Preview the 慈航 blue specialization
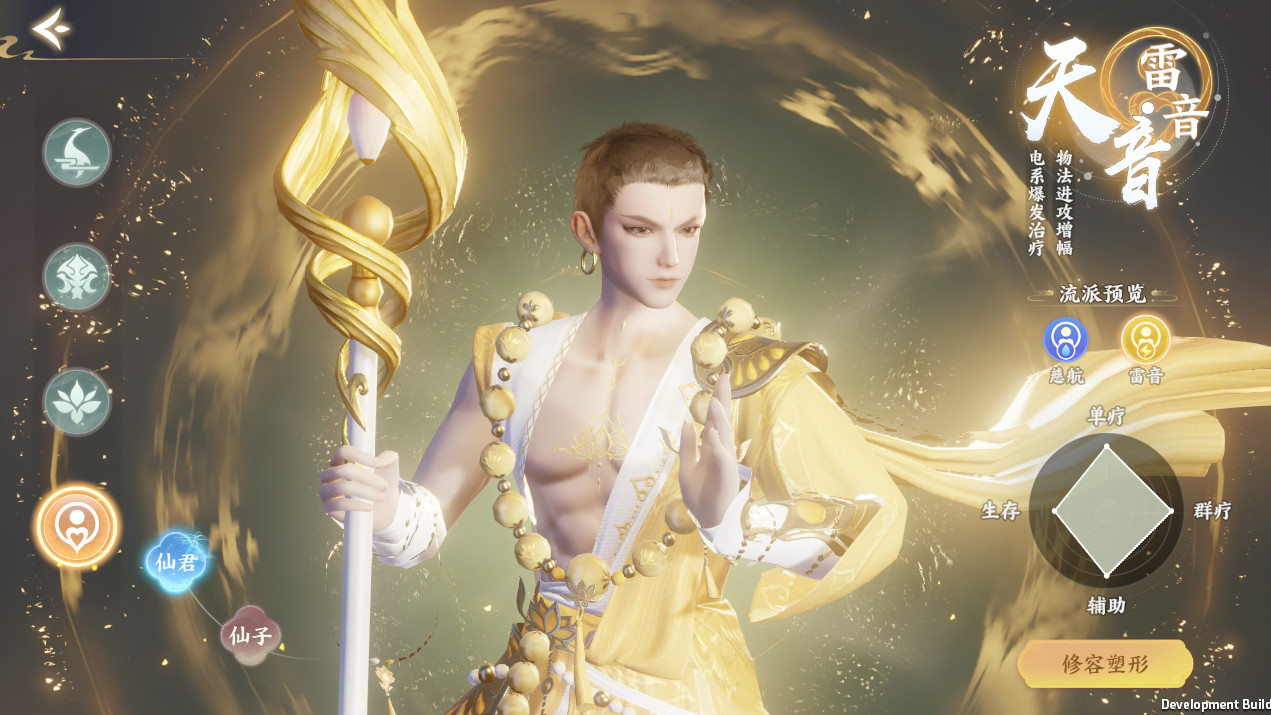This screenshot has width=1271, height=715. [x=1066, y=341]
